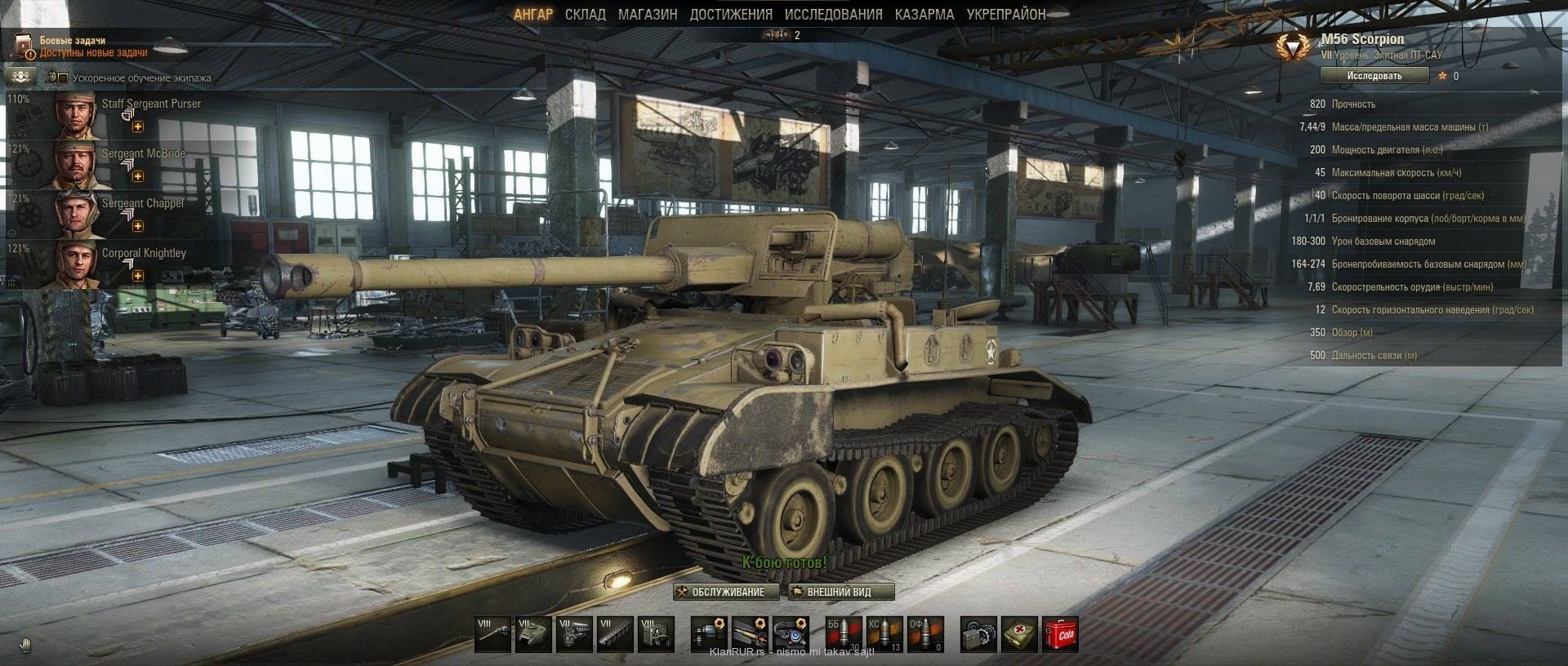Click the first-aid kit consumable slot
The height and width of the screenshot is (666, 1568).
[1020, 635]
